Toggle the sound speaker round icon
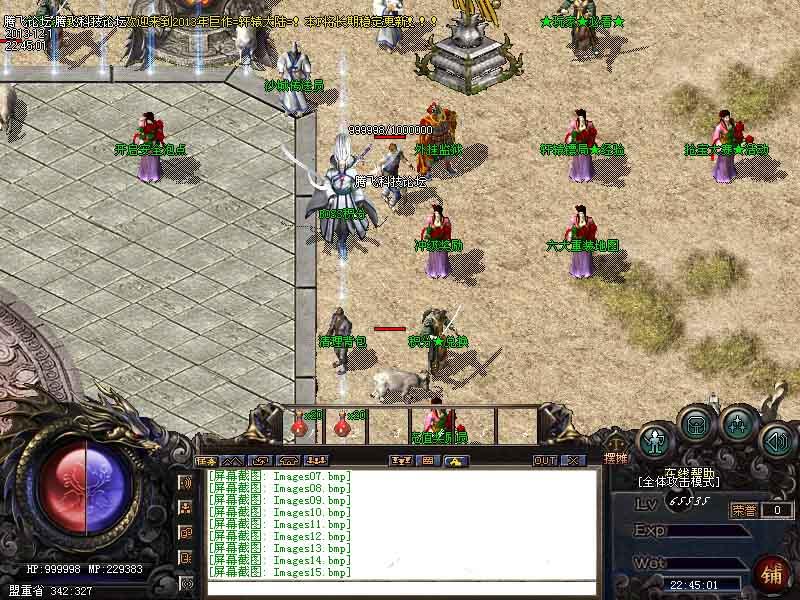This screenshot has height=600, width=800. click(778, 439)
